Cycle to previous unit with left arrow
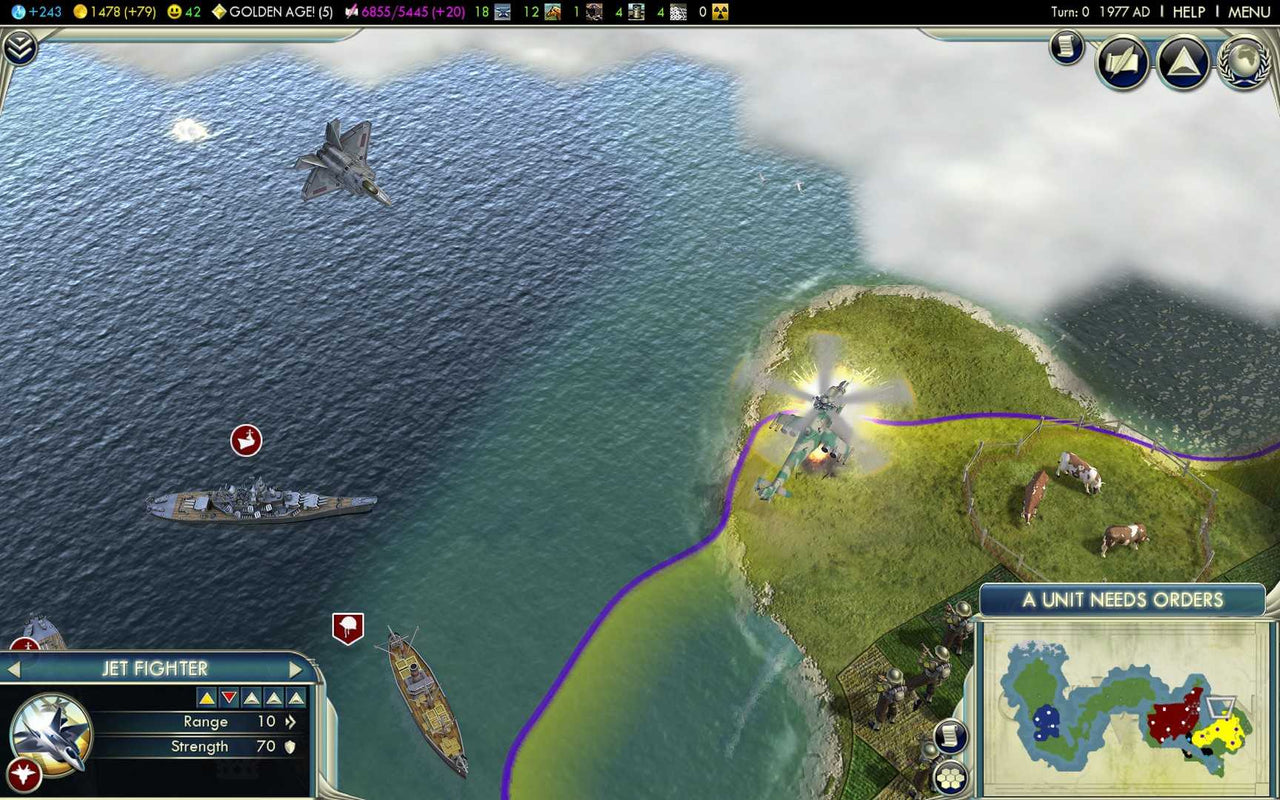 coord(14,669)
